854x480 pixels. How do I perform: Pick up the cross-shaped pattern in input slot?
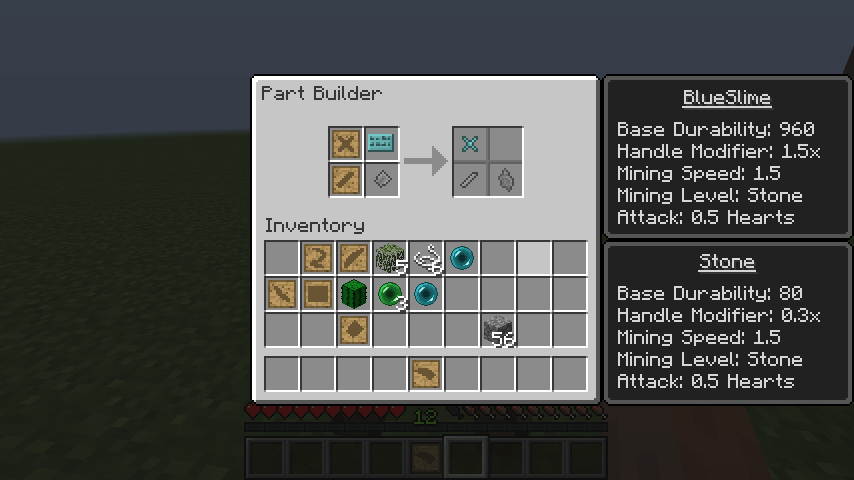pyautogui.click(x=346, y=144)
